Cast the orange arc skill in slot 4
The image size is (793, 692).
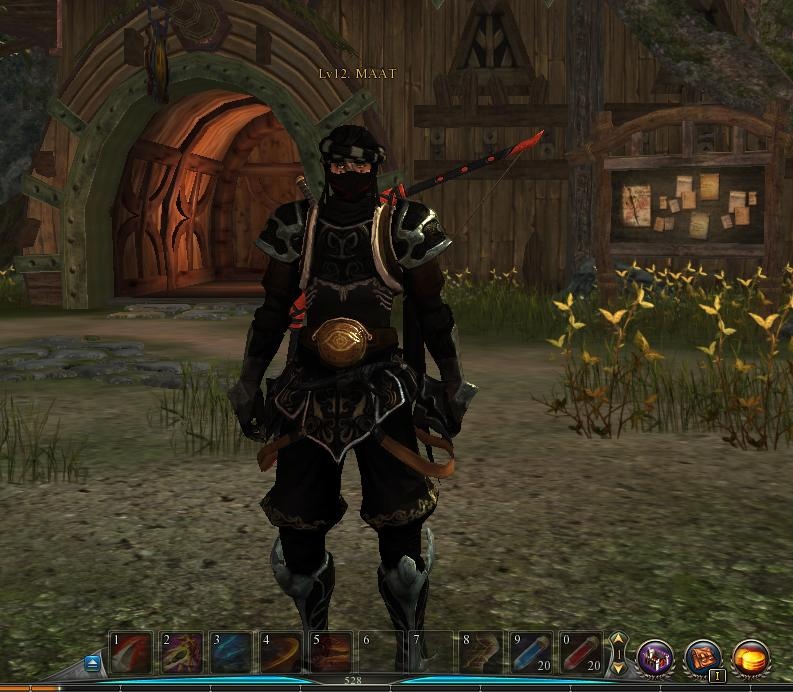coord(281,653)
